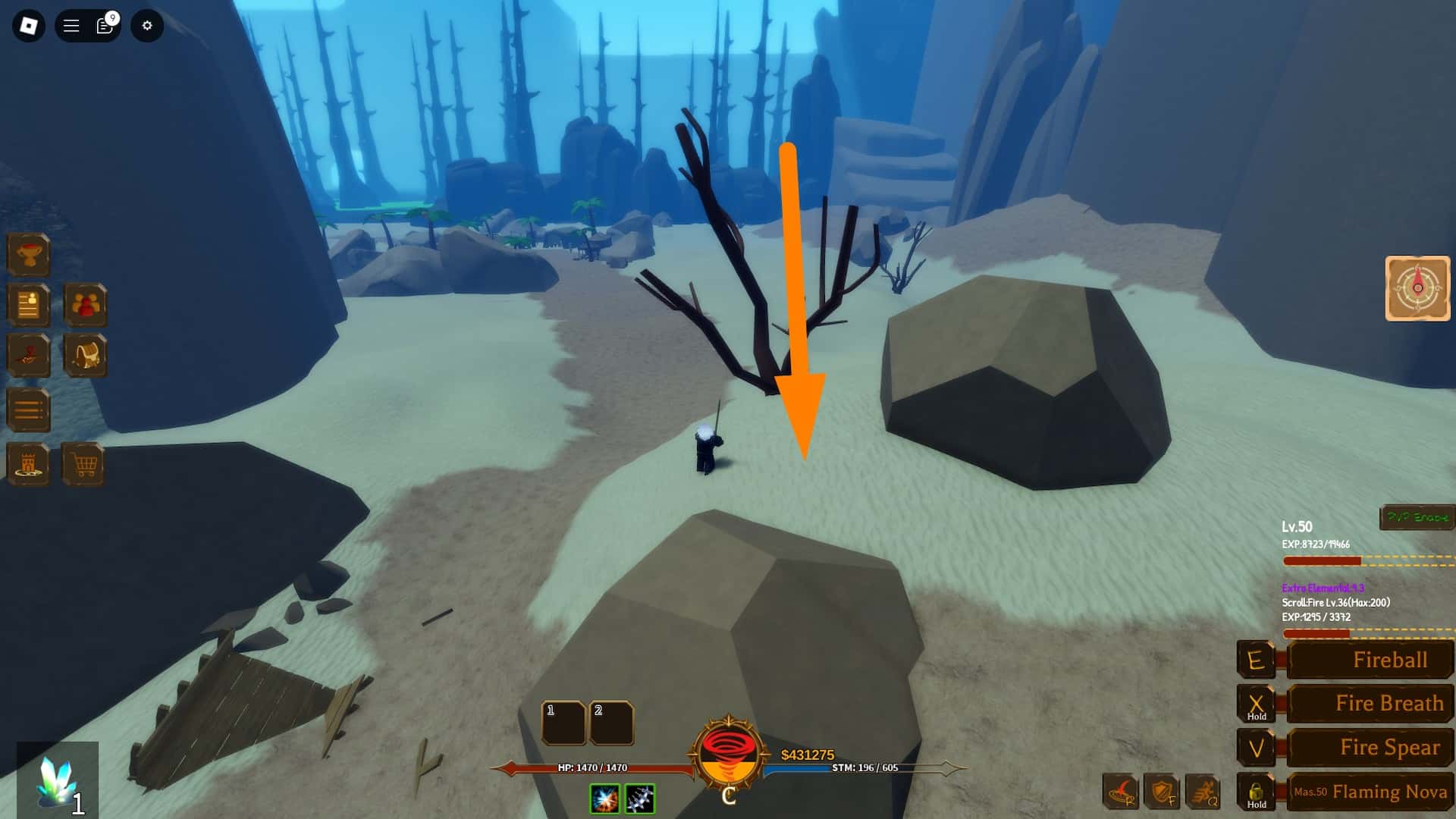Click the roll R skill icon
Screen dimensions: 1456x819
pos(1120,790)
